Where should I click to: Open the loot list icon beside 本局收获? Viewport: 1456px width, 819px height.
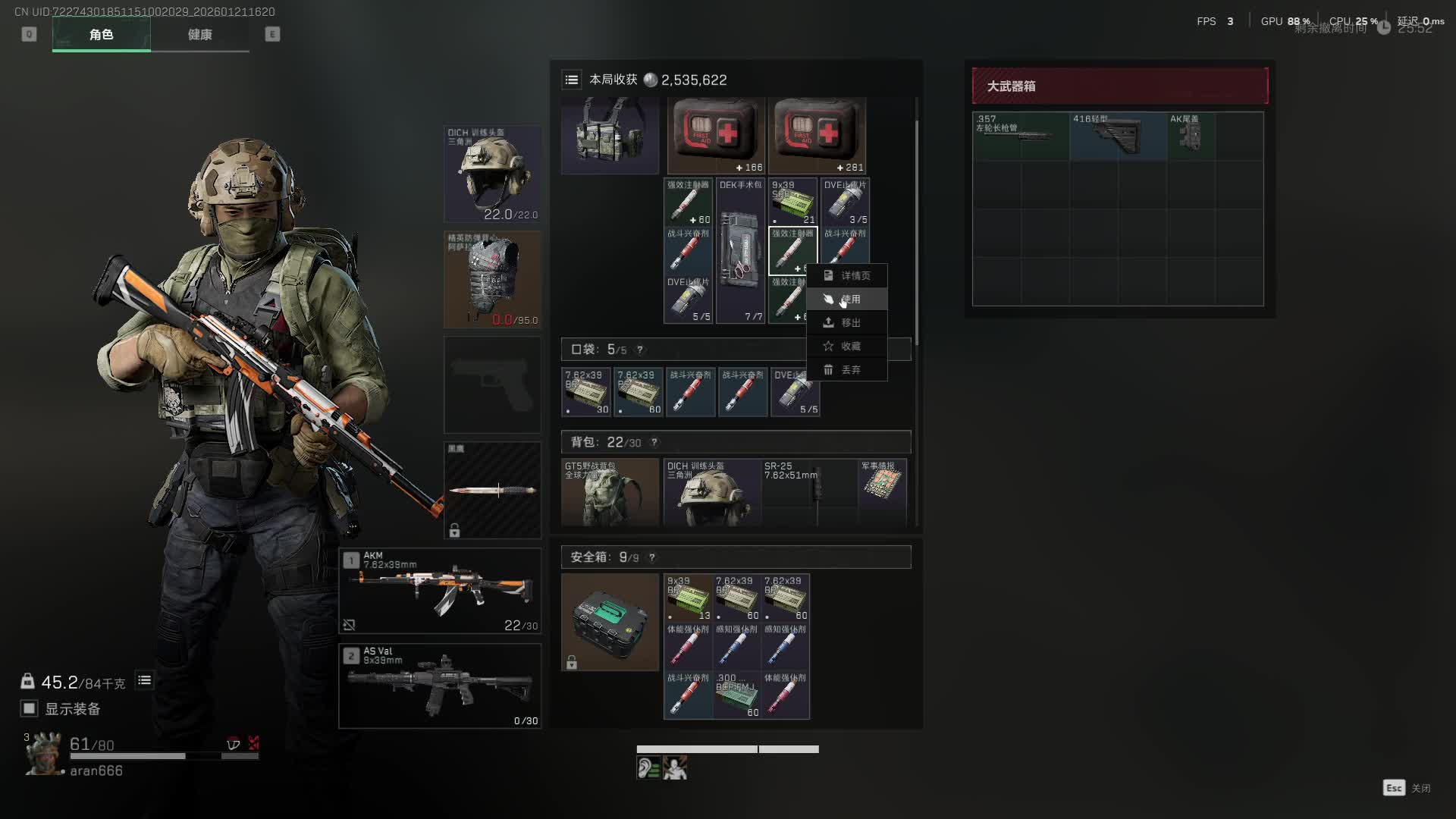(x=572, y=80)
